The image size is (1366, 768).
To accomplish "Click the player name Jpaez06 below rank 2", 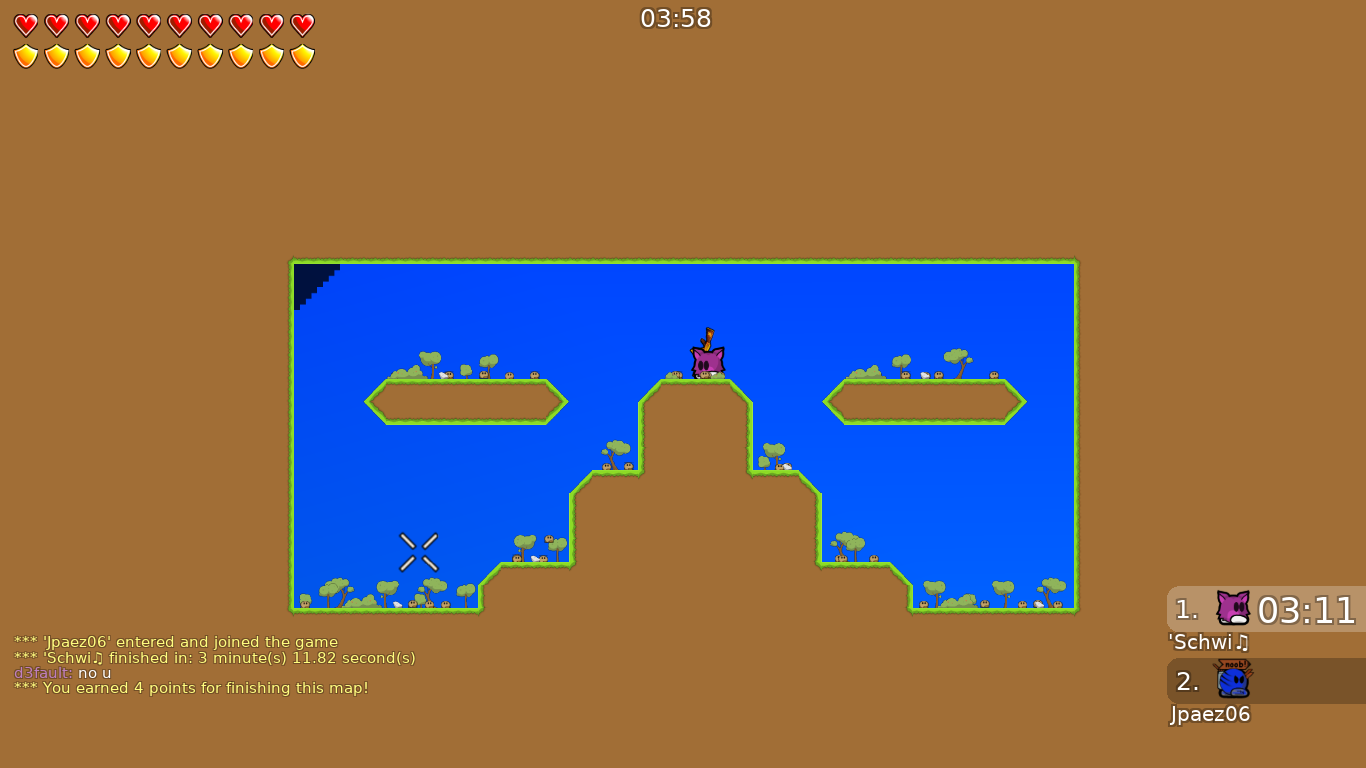I will (x=1210, y=715).
